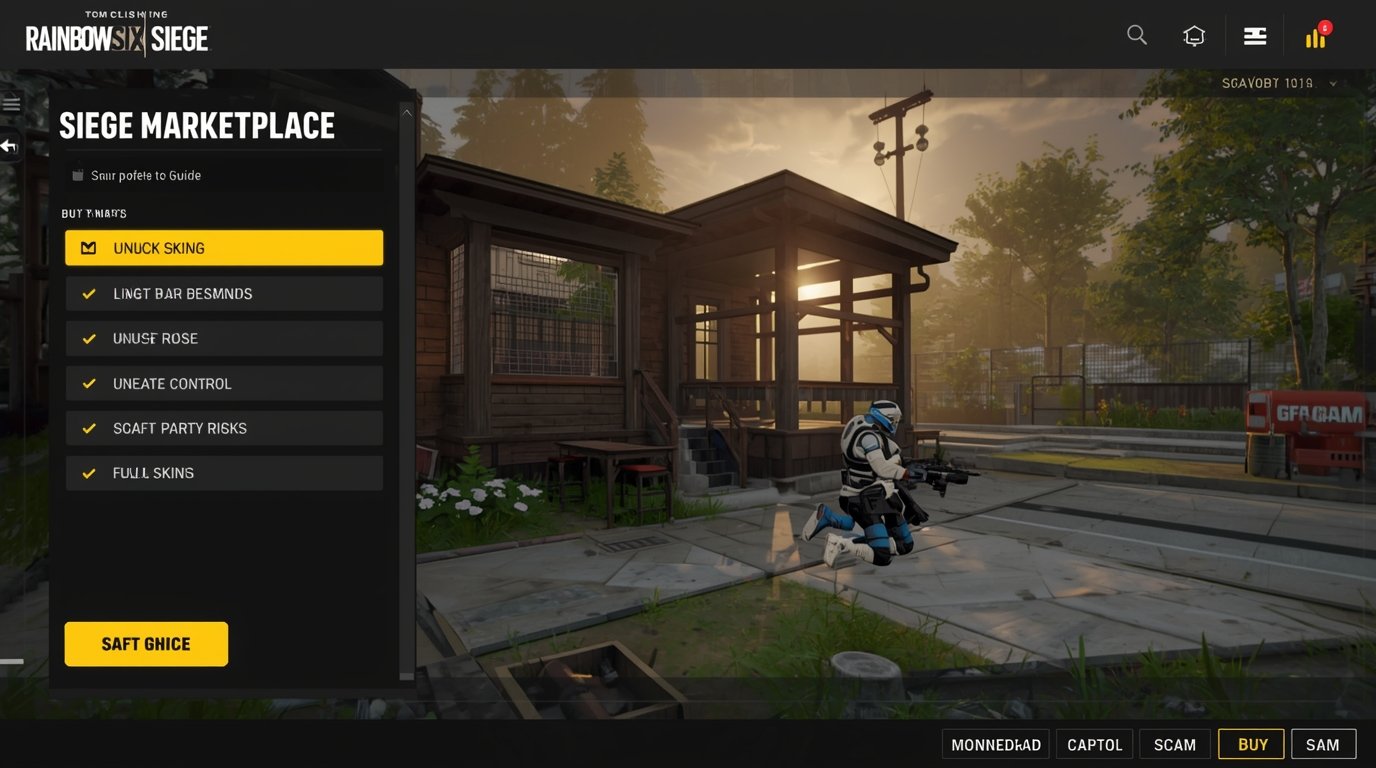
Task: Switch to the SCAM tab at the bottom
Action: pyautogui.click(x=1174, y=744)
